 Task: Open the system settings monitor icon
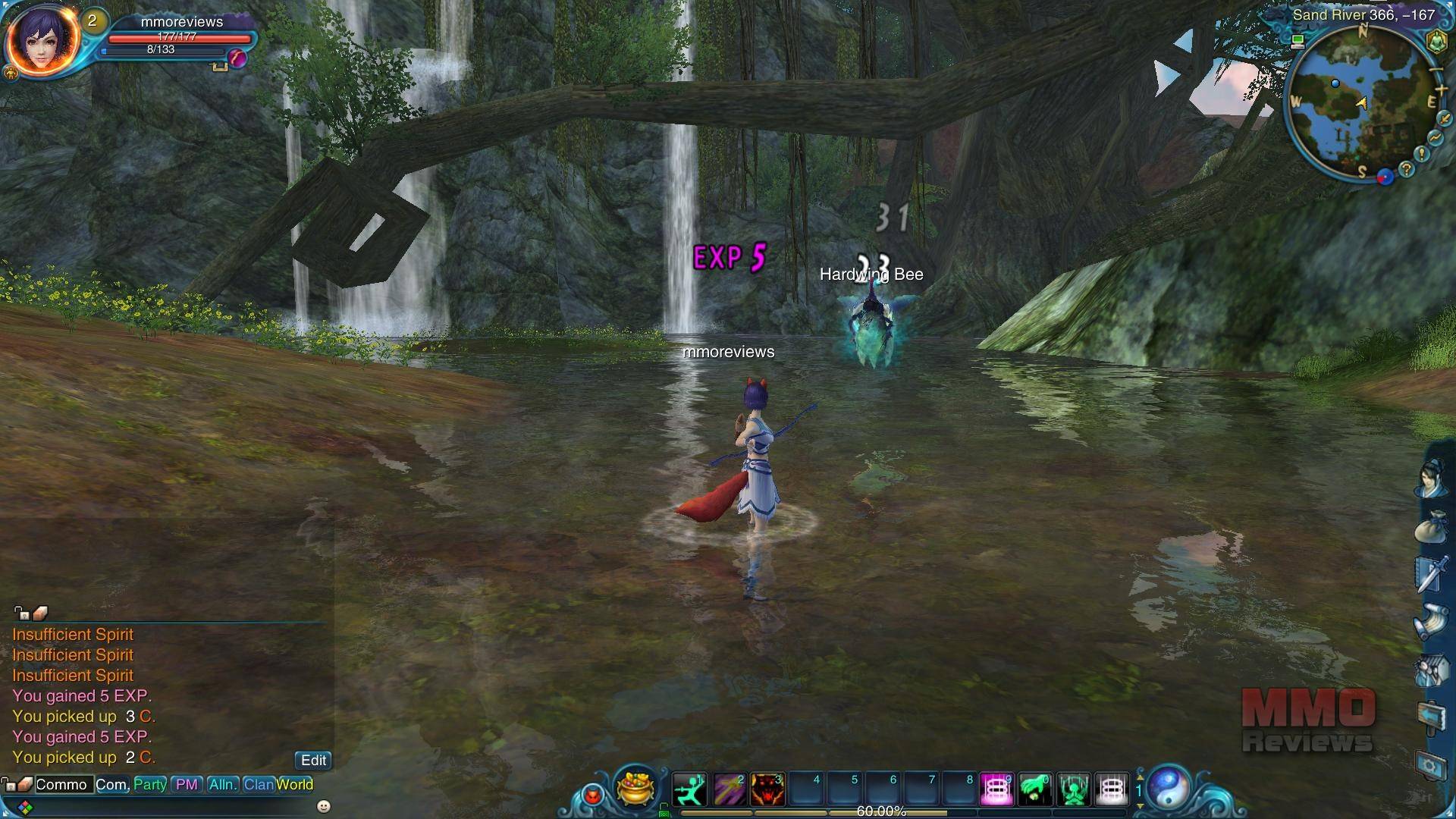point(1431,766)
